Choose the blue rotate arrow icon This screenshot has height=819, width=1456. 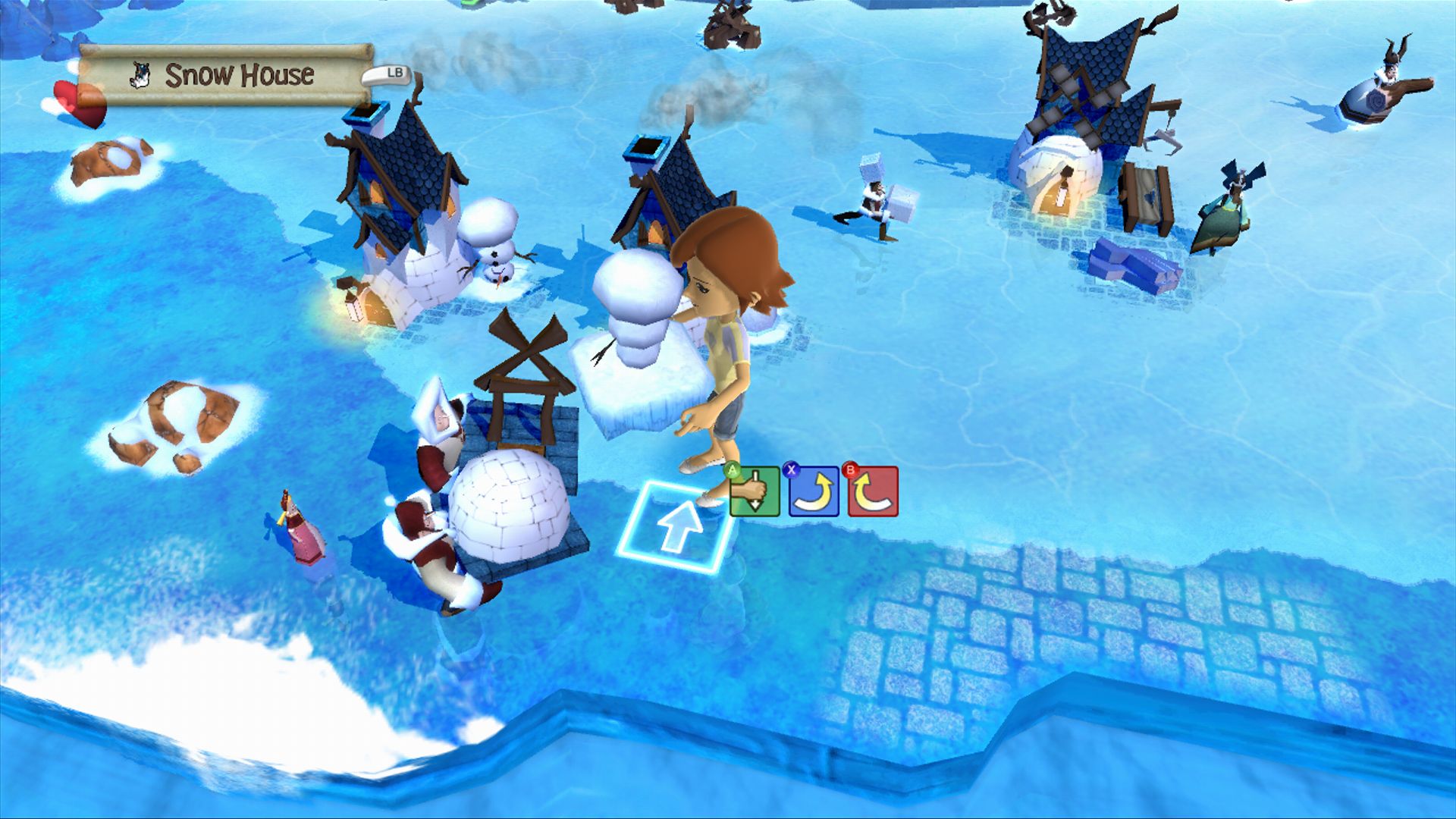pyautogui.click(x=814, y=491)
